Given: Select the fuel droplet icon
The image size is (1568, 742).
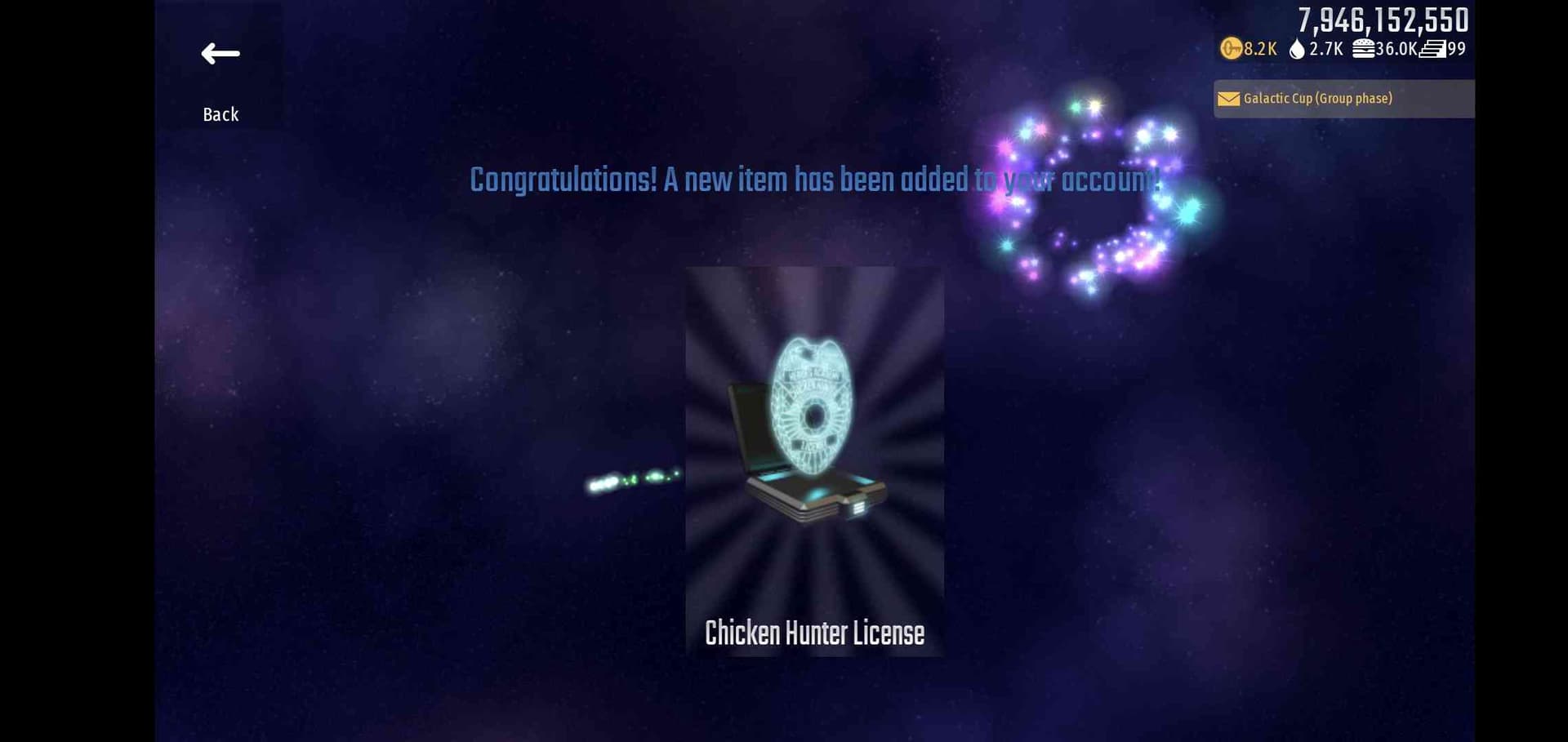Looking at the screenshot, I should [1297, 49].
